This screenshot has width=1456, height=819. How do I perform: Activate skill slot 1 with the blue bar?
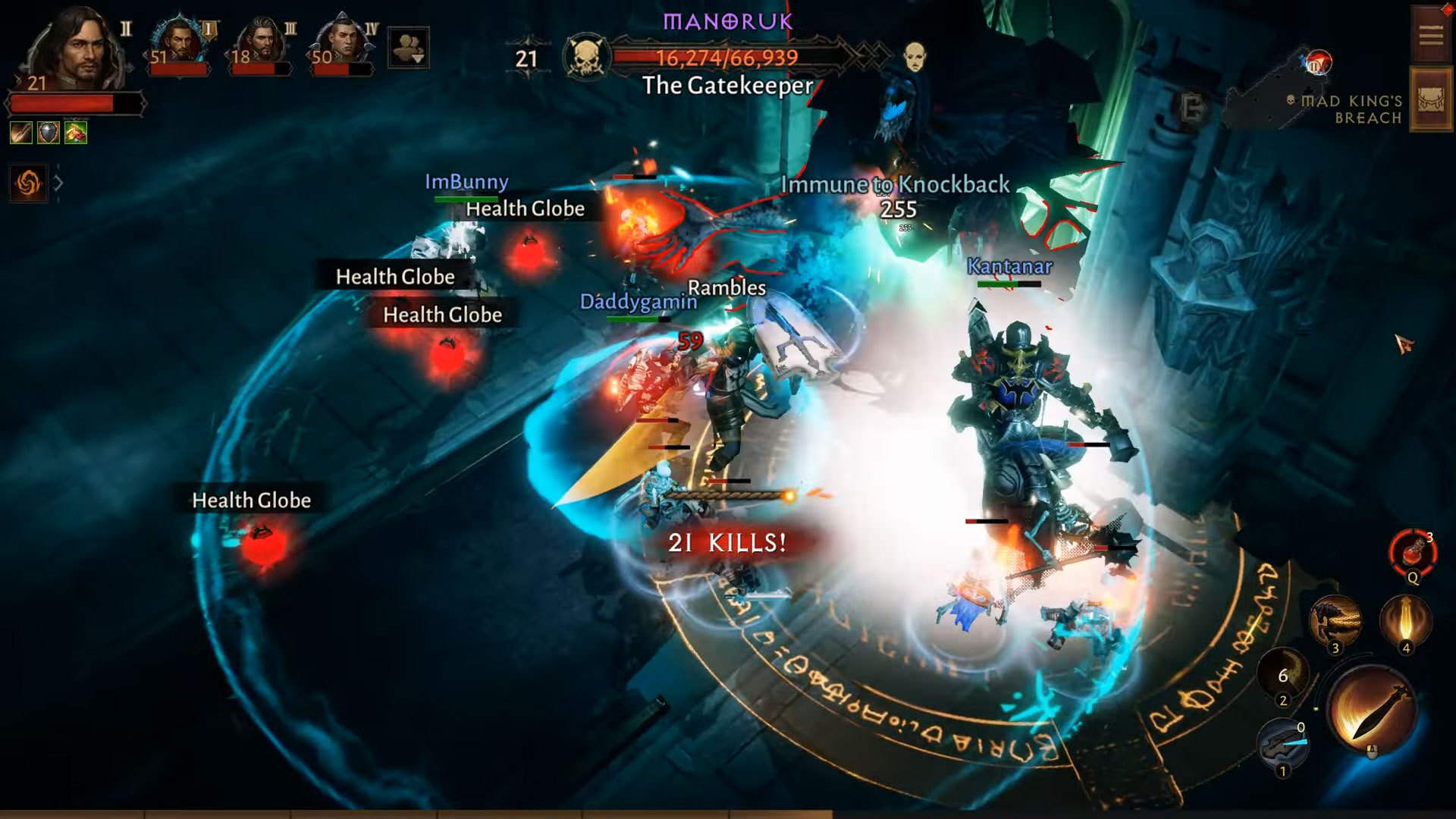click(x=1282, y=743)
